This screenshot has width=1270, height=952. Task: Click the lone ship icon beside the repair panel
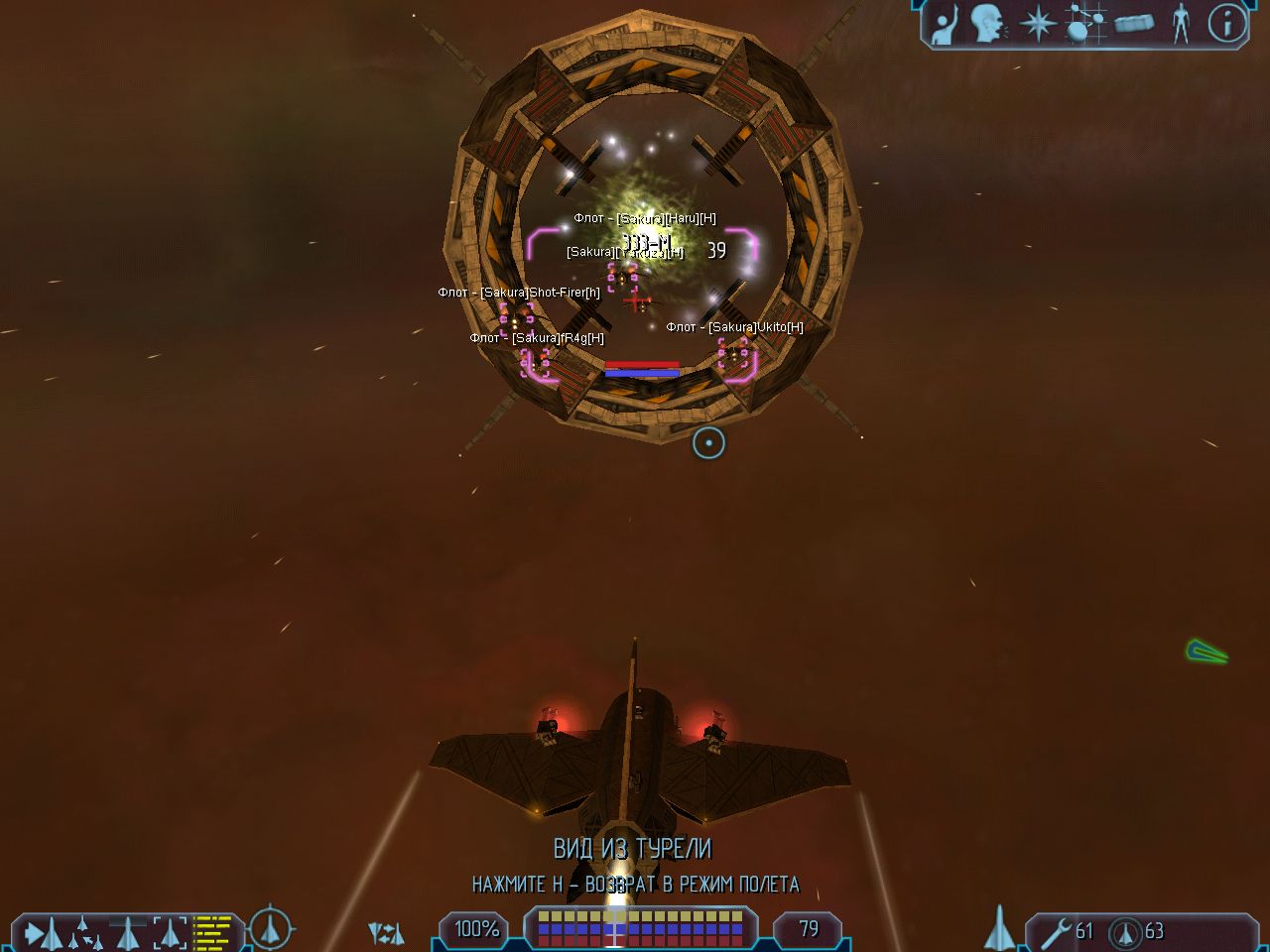[998, 930]
